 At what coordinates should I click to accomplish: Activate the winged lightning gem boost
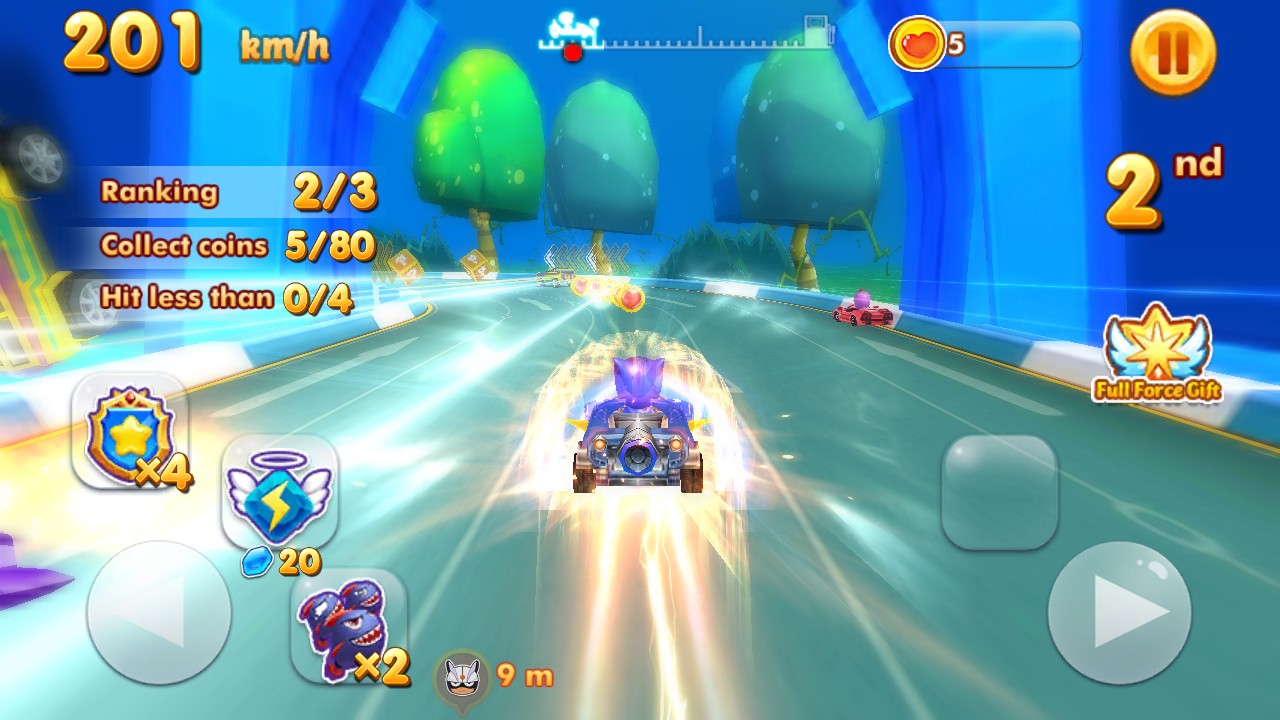279,491
